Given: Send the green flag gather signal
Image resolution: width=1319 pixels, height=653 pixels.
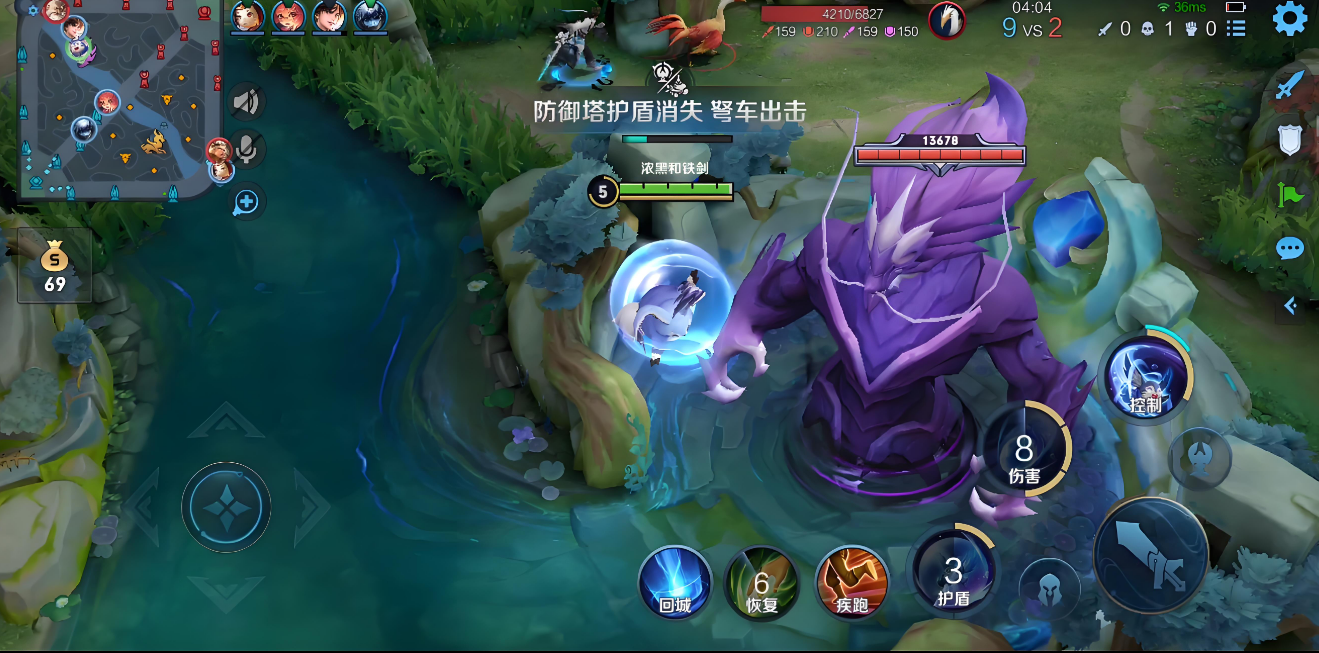Looking at the screenshot, I should (x=1290, y=194).
